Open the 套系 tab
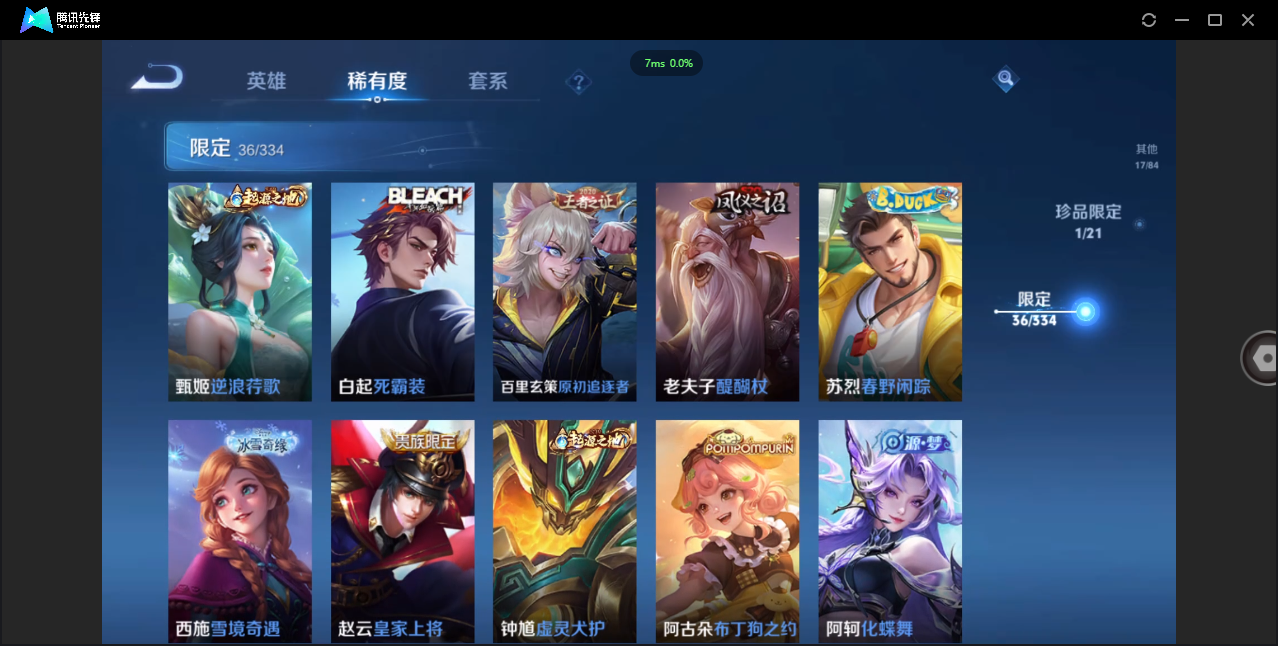The width and height of the screenshot is (1278, 646). point(488,81)
